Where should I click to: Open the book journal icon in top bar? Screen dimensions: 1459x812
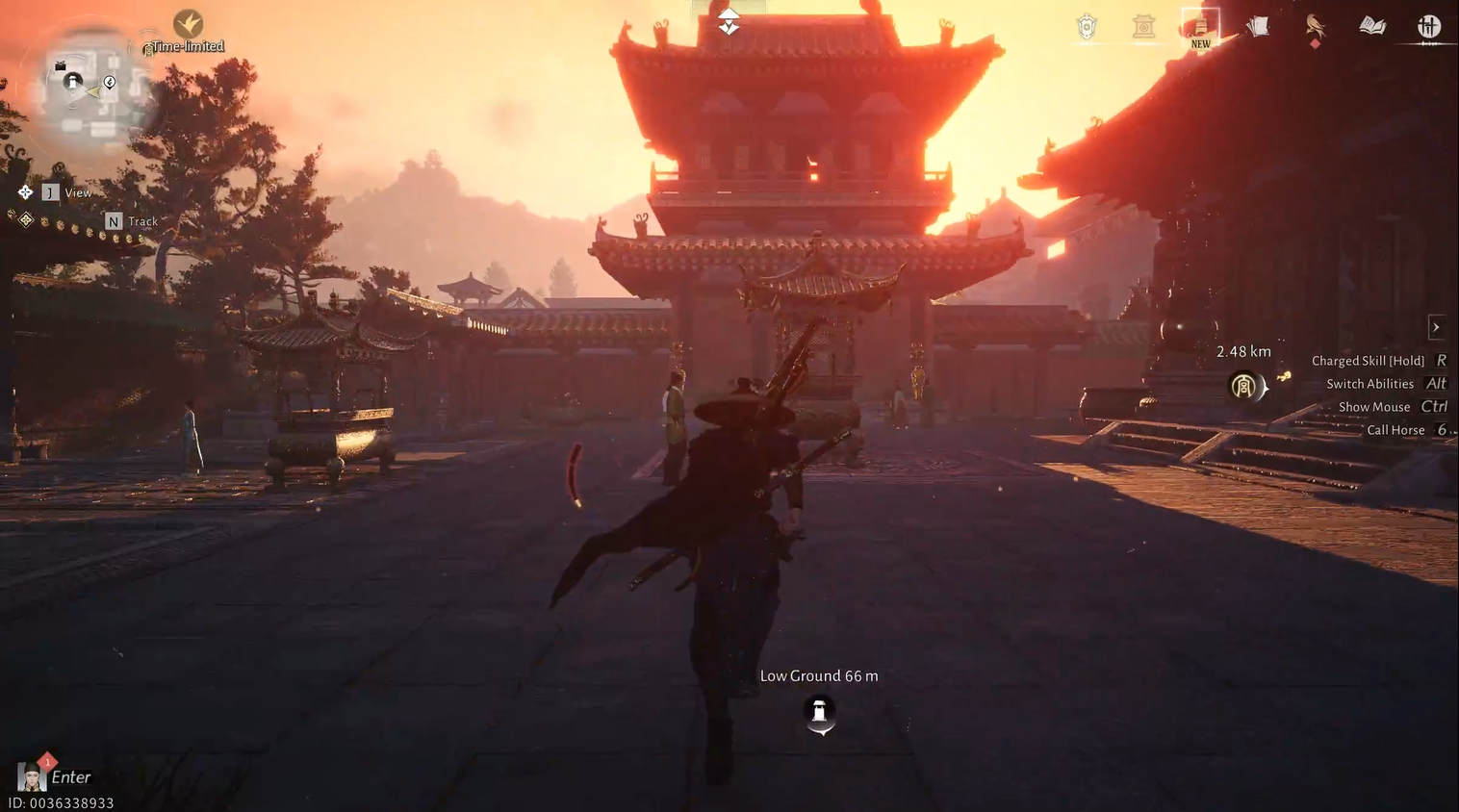point(1371,26)
